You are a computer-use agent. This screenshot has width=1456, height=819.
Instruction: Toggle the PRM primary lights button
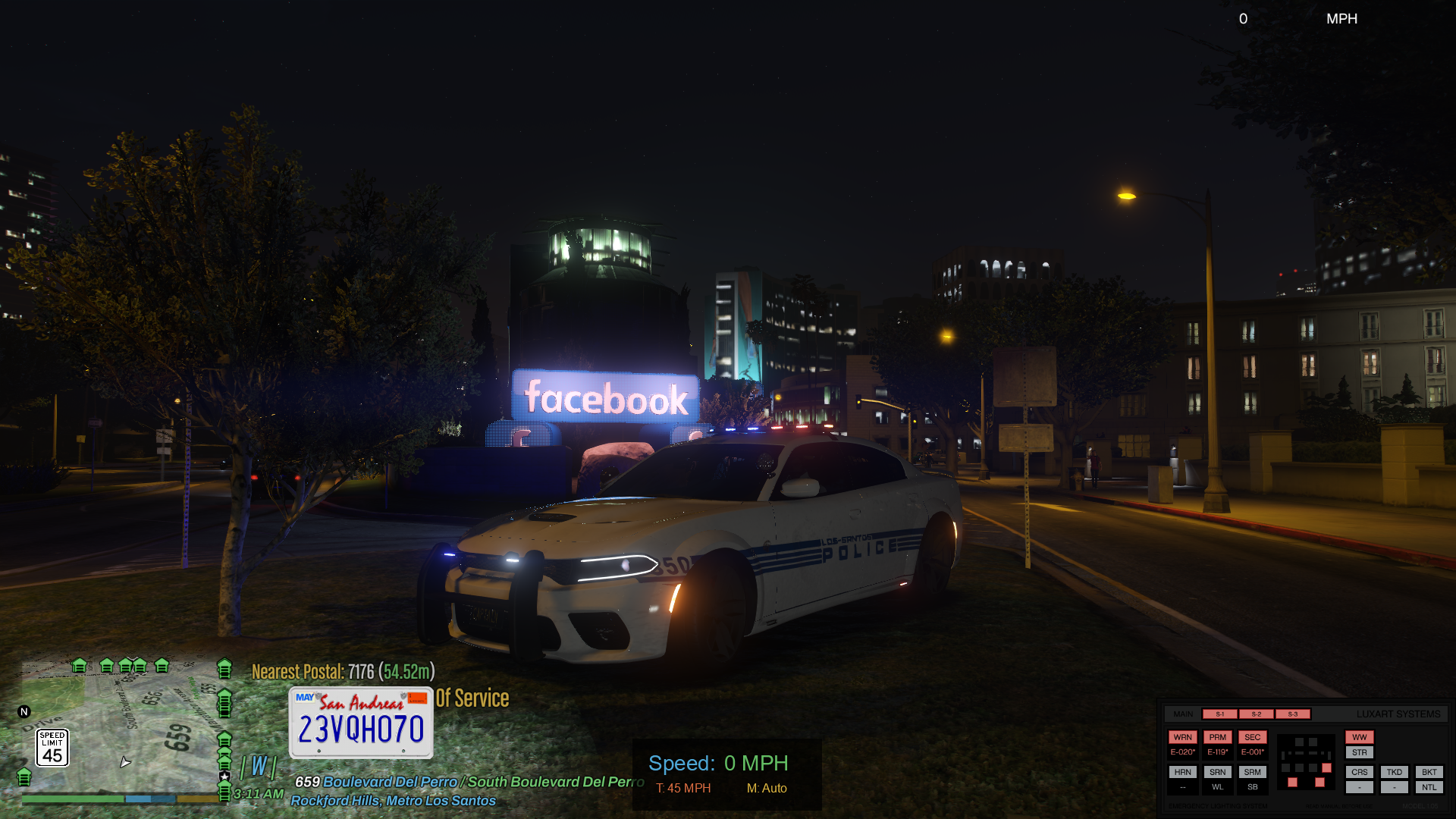click(x=1217, y=737)
